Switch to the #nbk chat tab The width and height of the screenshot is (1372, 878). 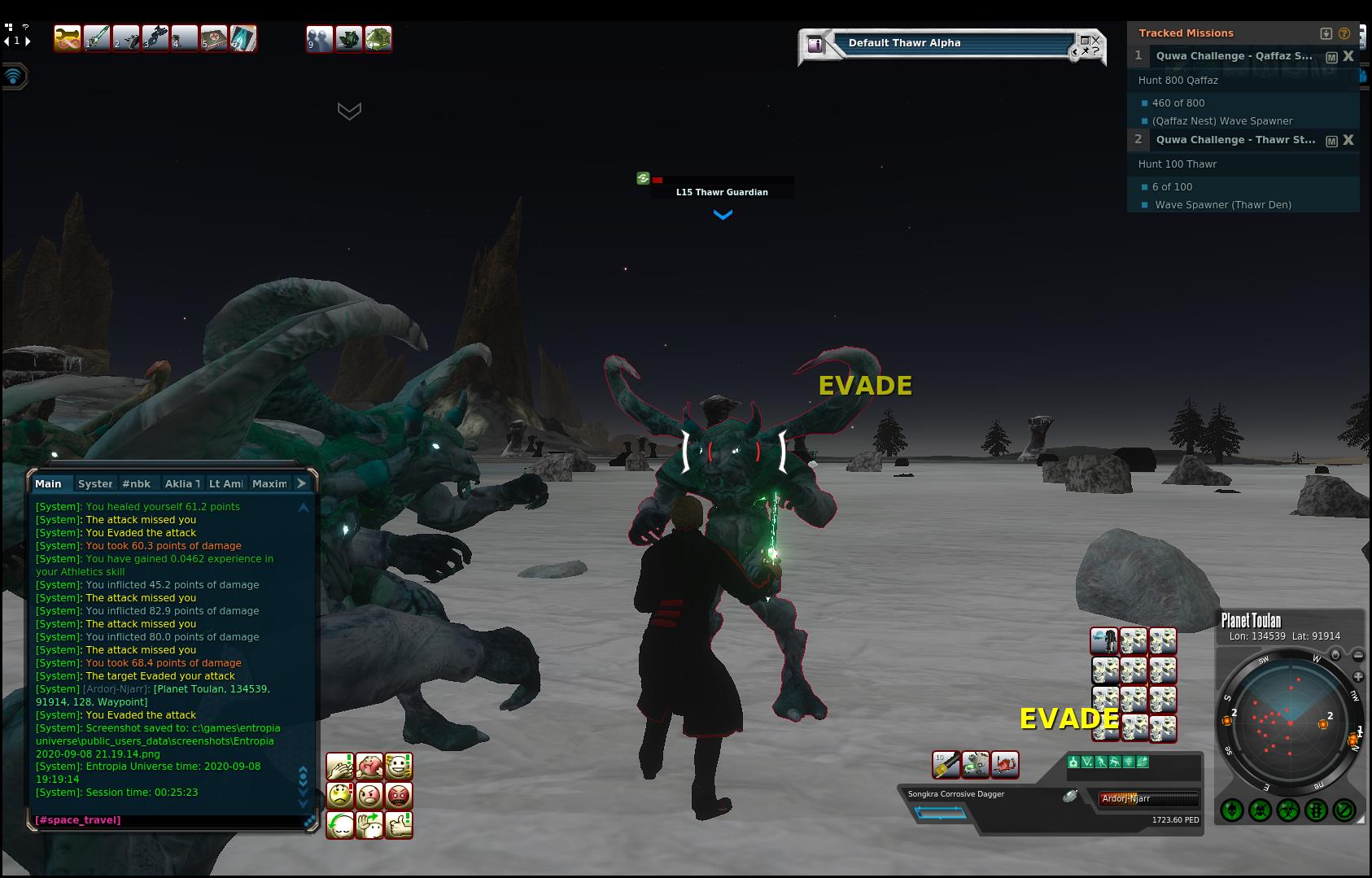136,483
